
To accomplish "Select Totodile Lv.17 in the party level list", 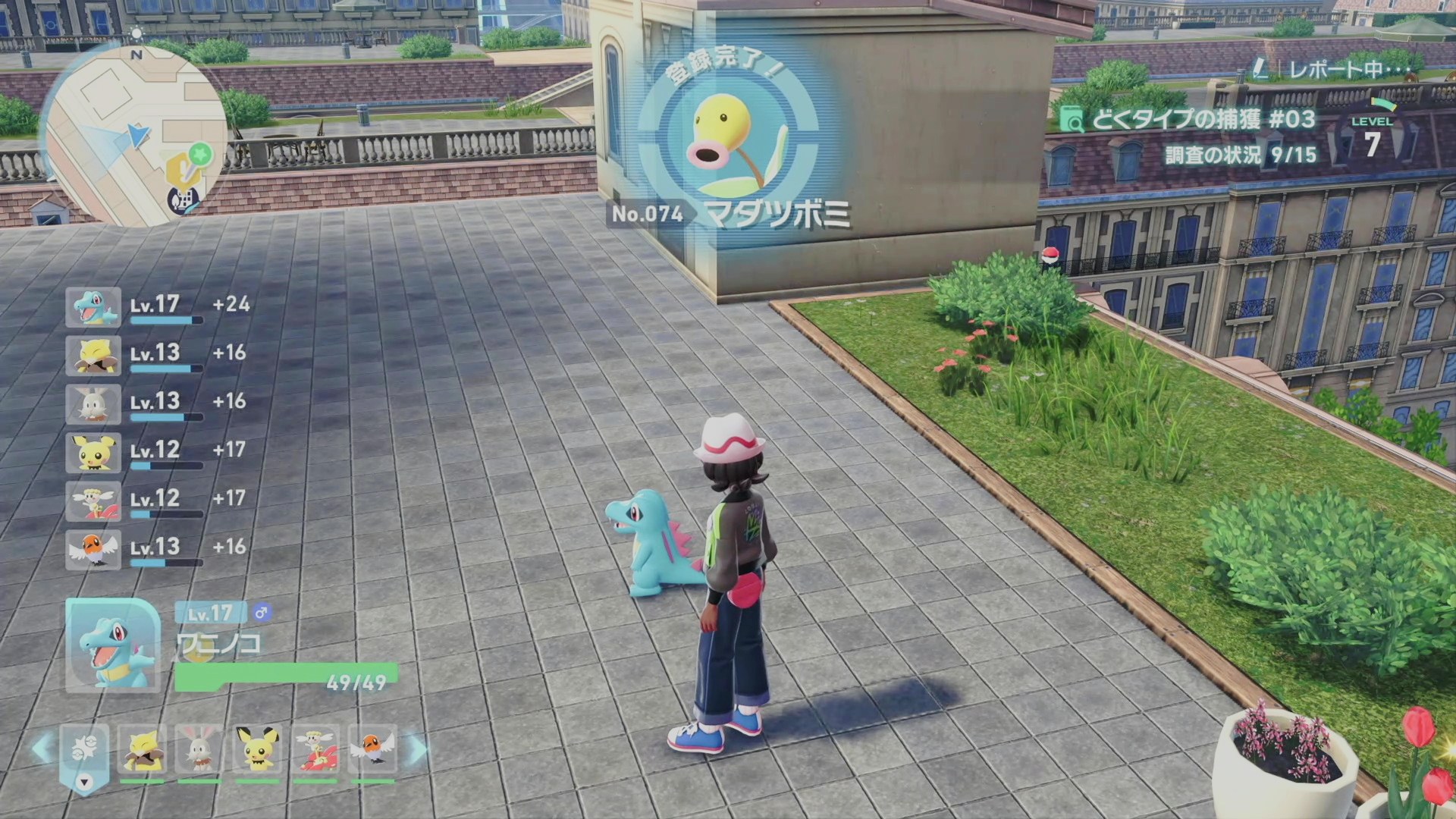I will click(93, 307).
